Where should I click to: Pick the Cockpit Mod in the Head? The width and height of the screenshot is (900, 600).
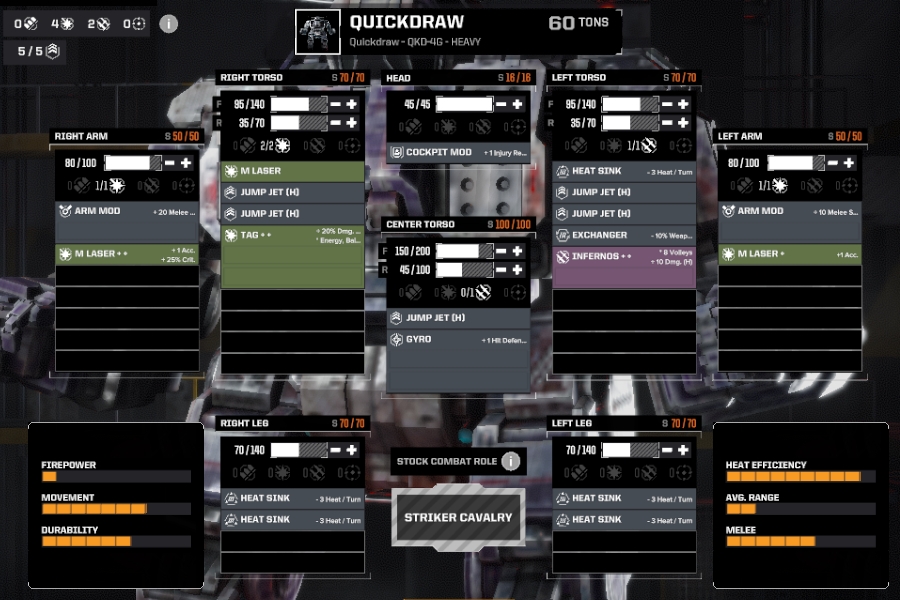click(459, 153)
